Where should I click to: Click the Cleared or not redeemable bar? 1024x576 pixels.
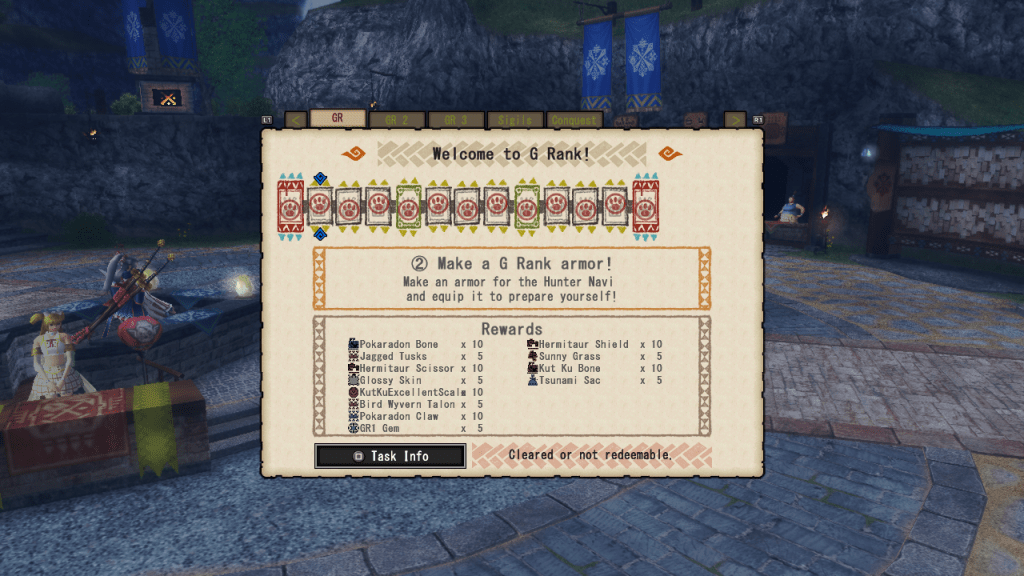point(591,456)
